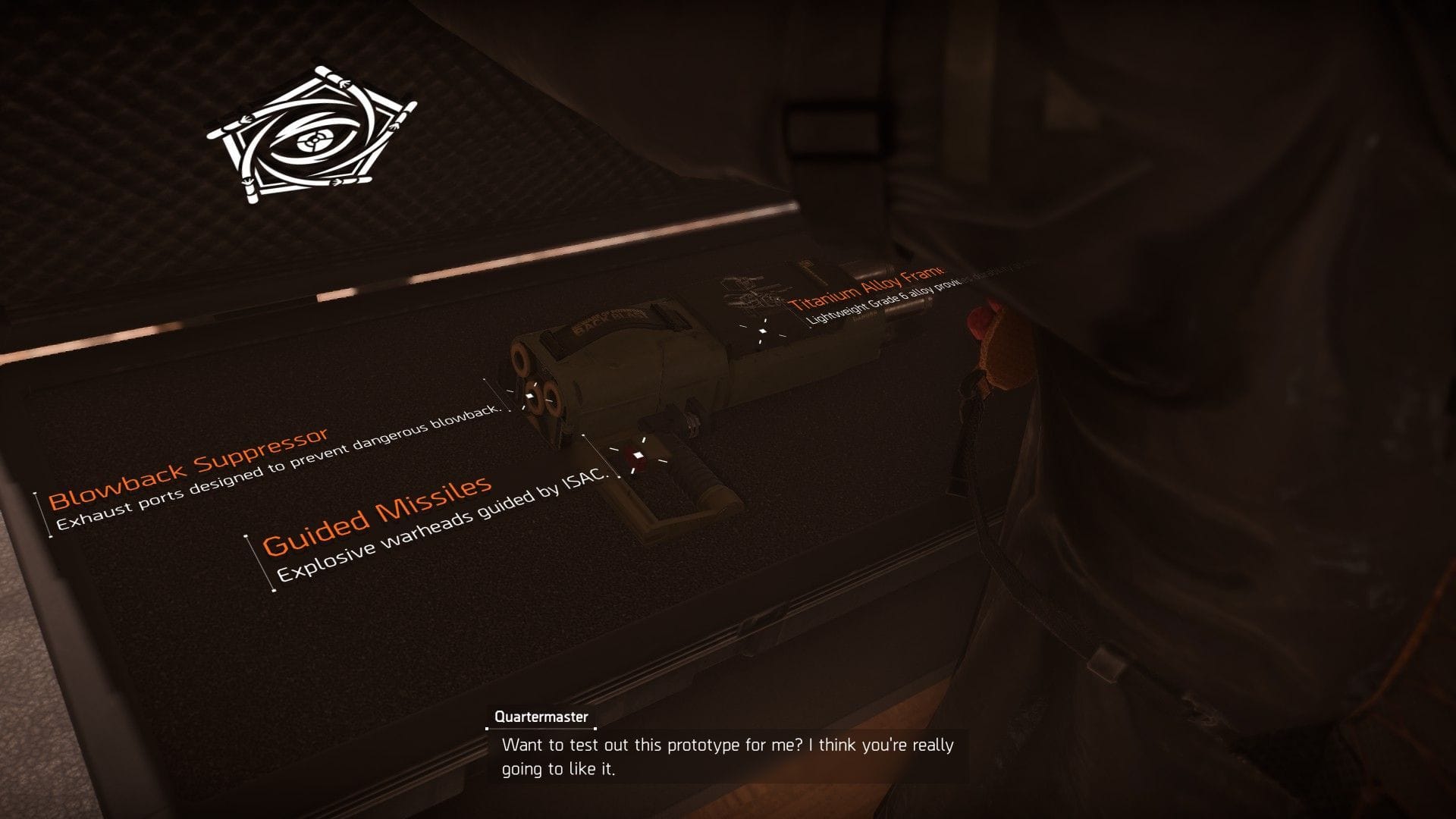Viewport: 1456px width, 819px height.
Task: Toggle the white marker on the suppressor ports
Action: (x=531, y=396)
